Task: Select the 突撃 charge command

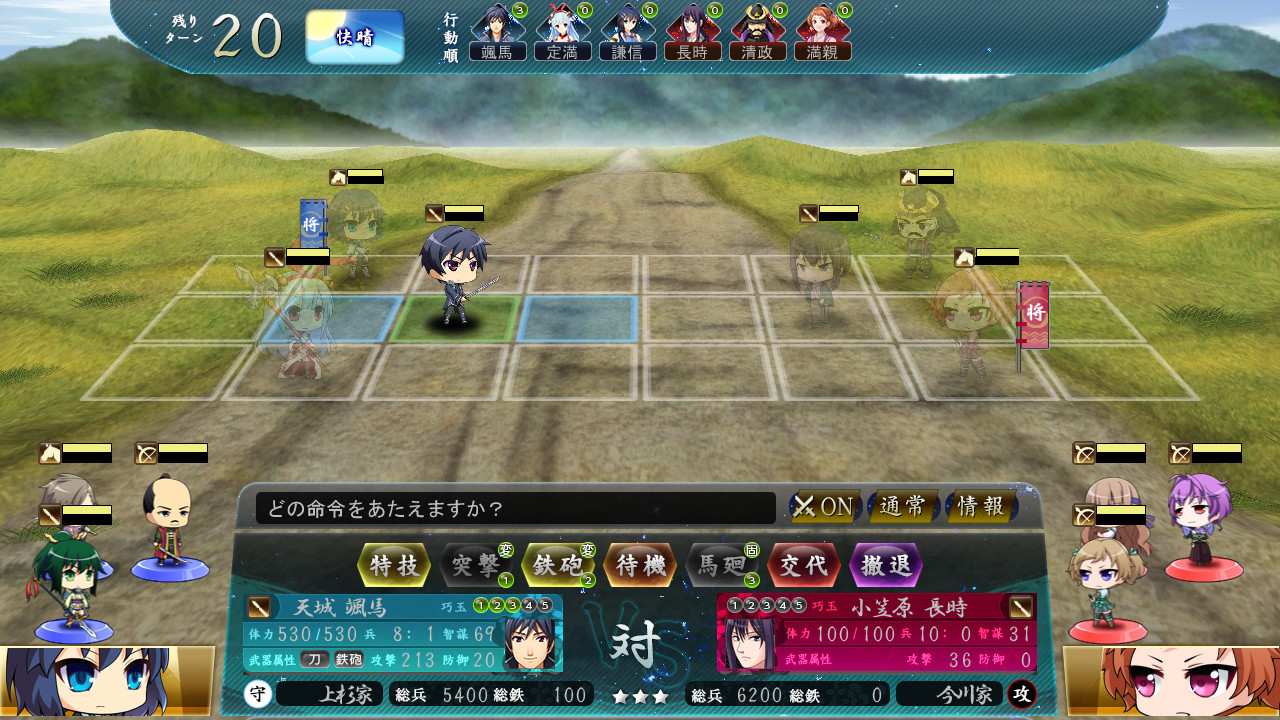Action: click(x=476, y=565)
